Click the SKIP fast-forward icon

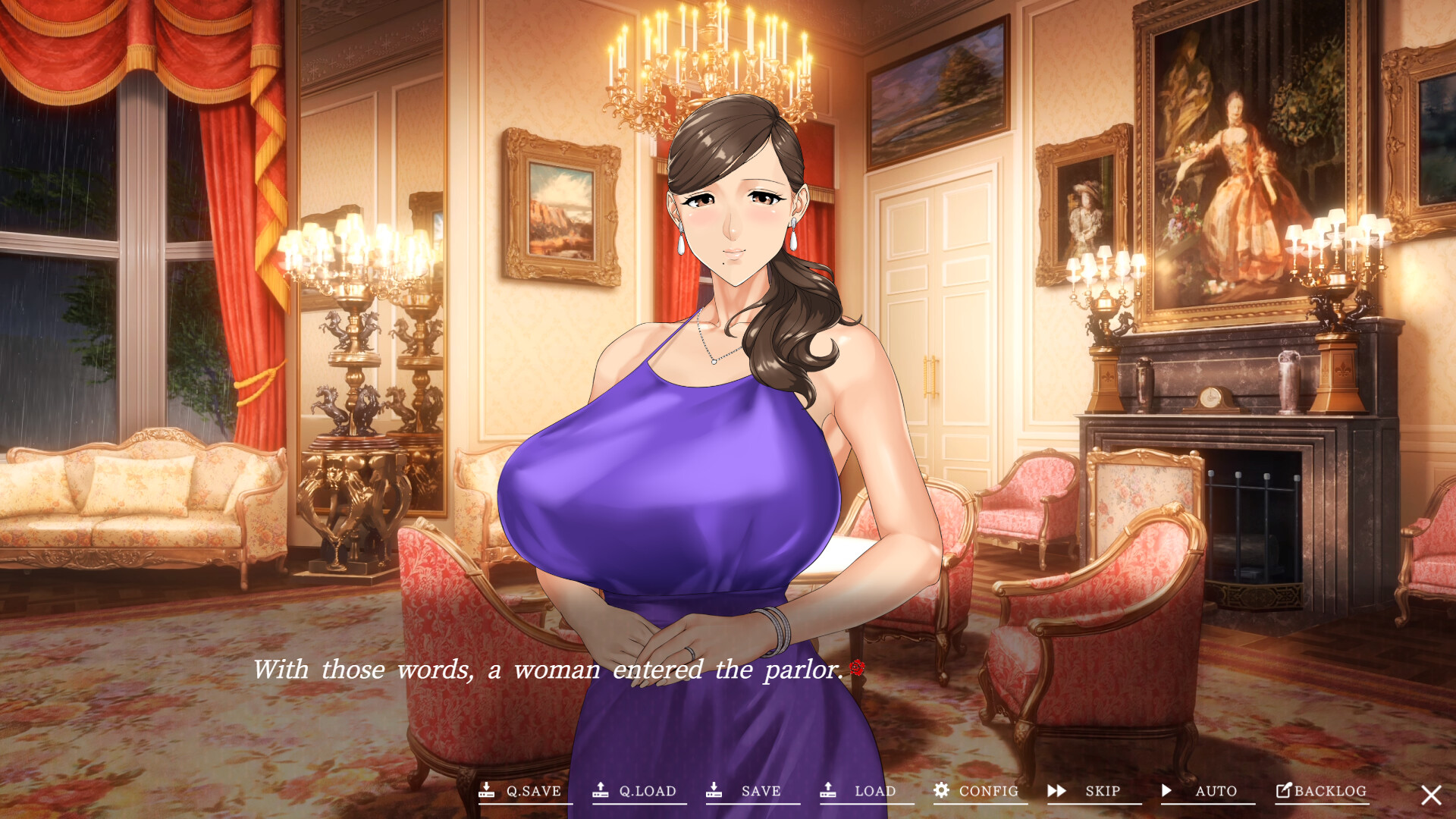click(1056, 791)
